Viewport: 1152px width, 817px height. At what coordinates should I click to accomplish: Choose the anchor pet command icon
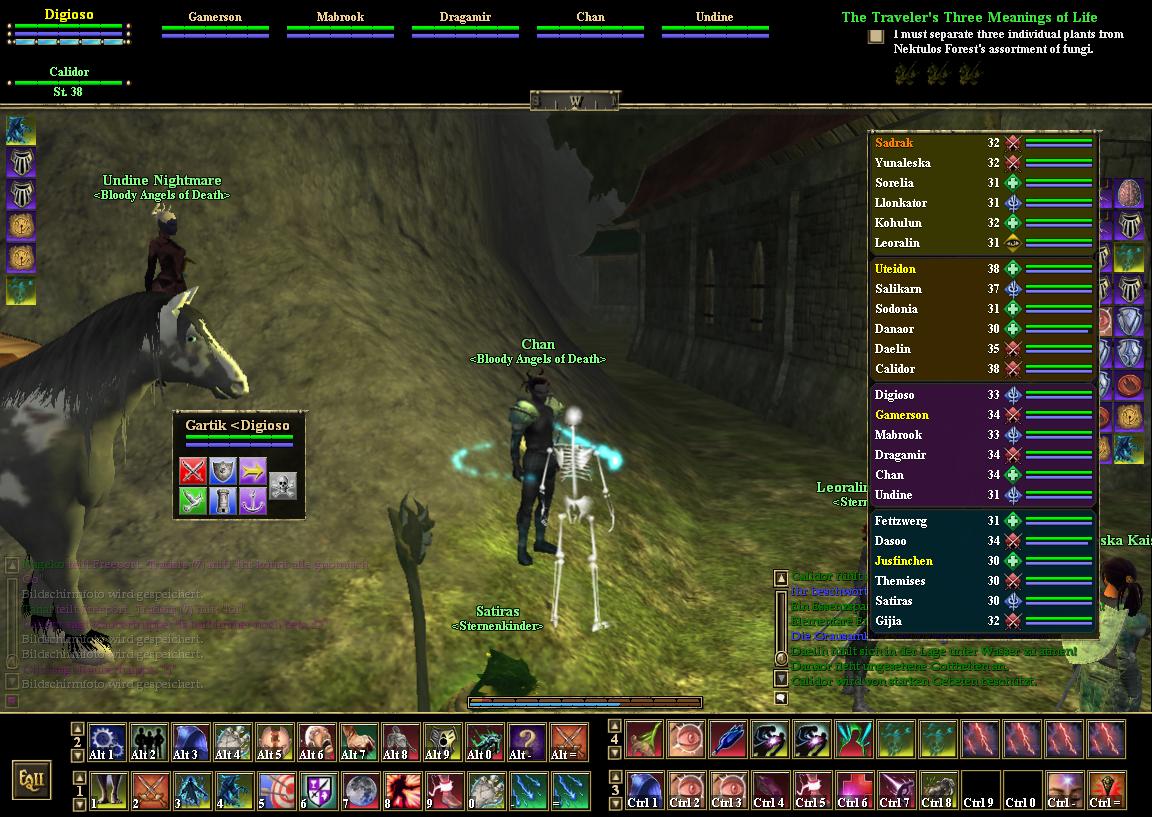point(252,501)
